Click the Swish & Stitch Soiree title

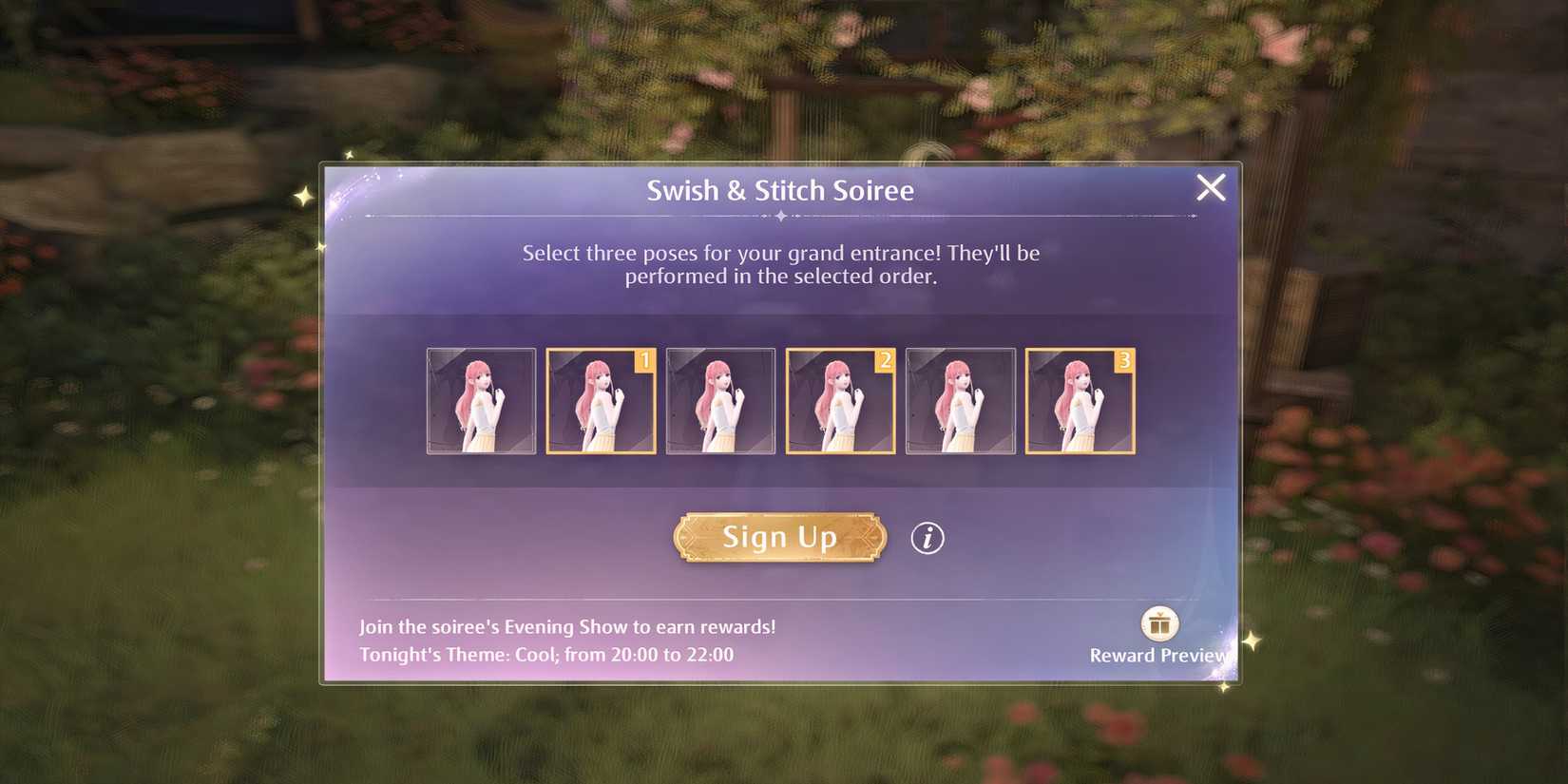tap(781, 190)
